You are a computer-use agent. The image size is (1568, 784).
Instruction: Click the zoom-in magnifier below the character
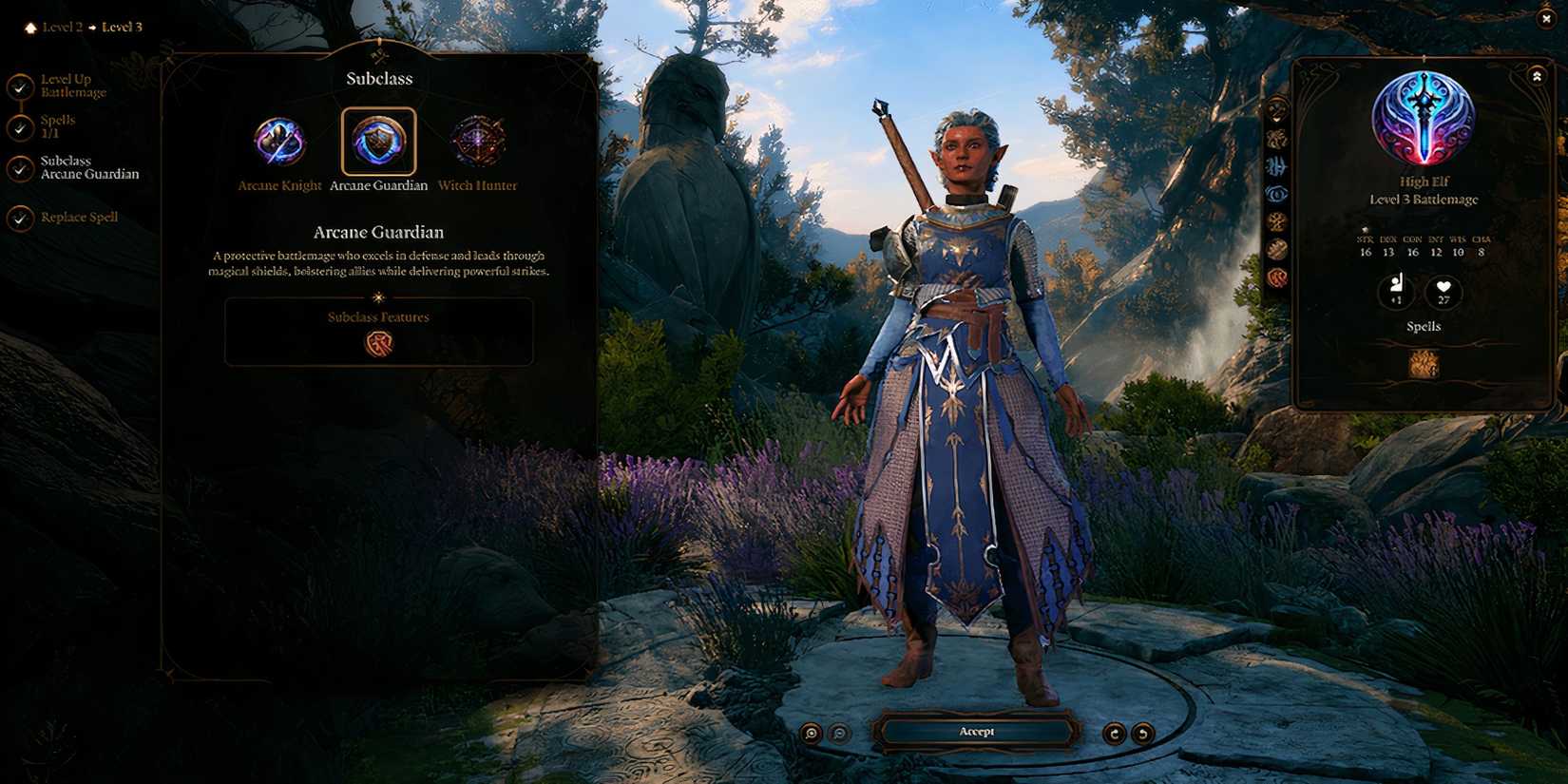pos(812,732)
